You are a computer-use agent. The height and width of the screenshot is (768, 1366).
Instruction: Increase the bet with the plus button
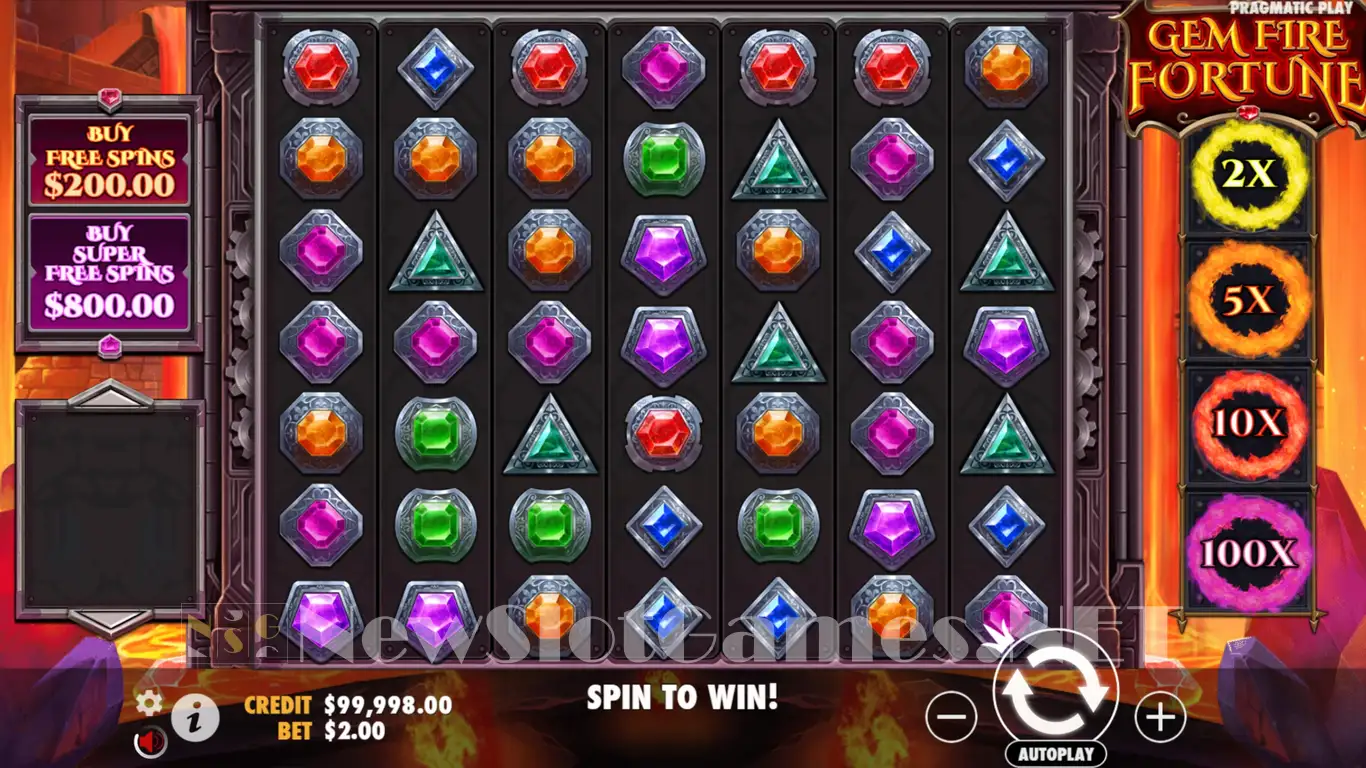point(1160,716)
